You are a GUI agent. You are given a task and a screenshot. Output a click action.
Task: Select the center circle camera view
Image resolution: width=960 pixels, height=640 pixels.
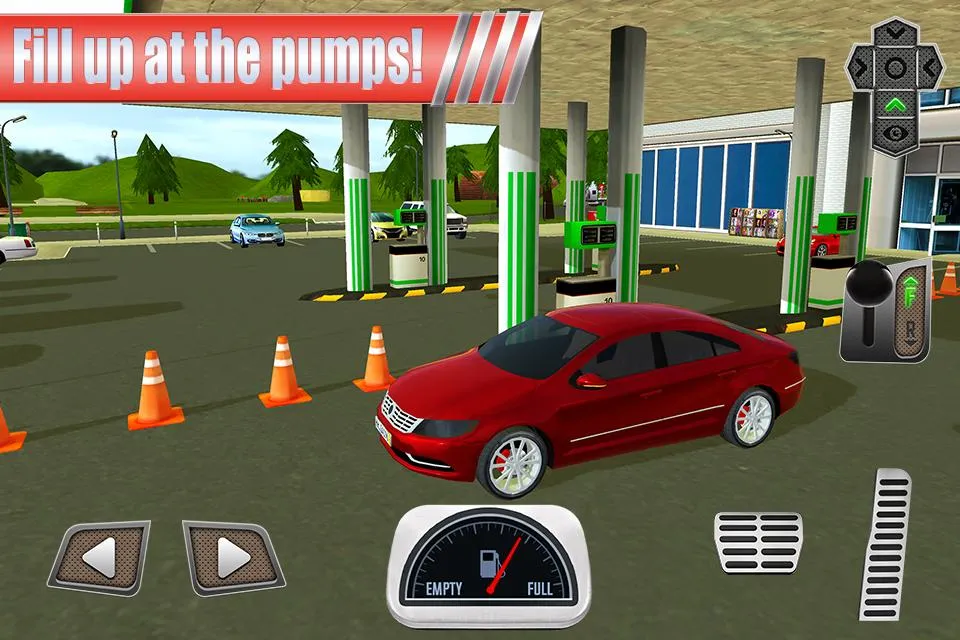tap(895, 69)
